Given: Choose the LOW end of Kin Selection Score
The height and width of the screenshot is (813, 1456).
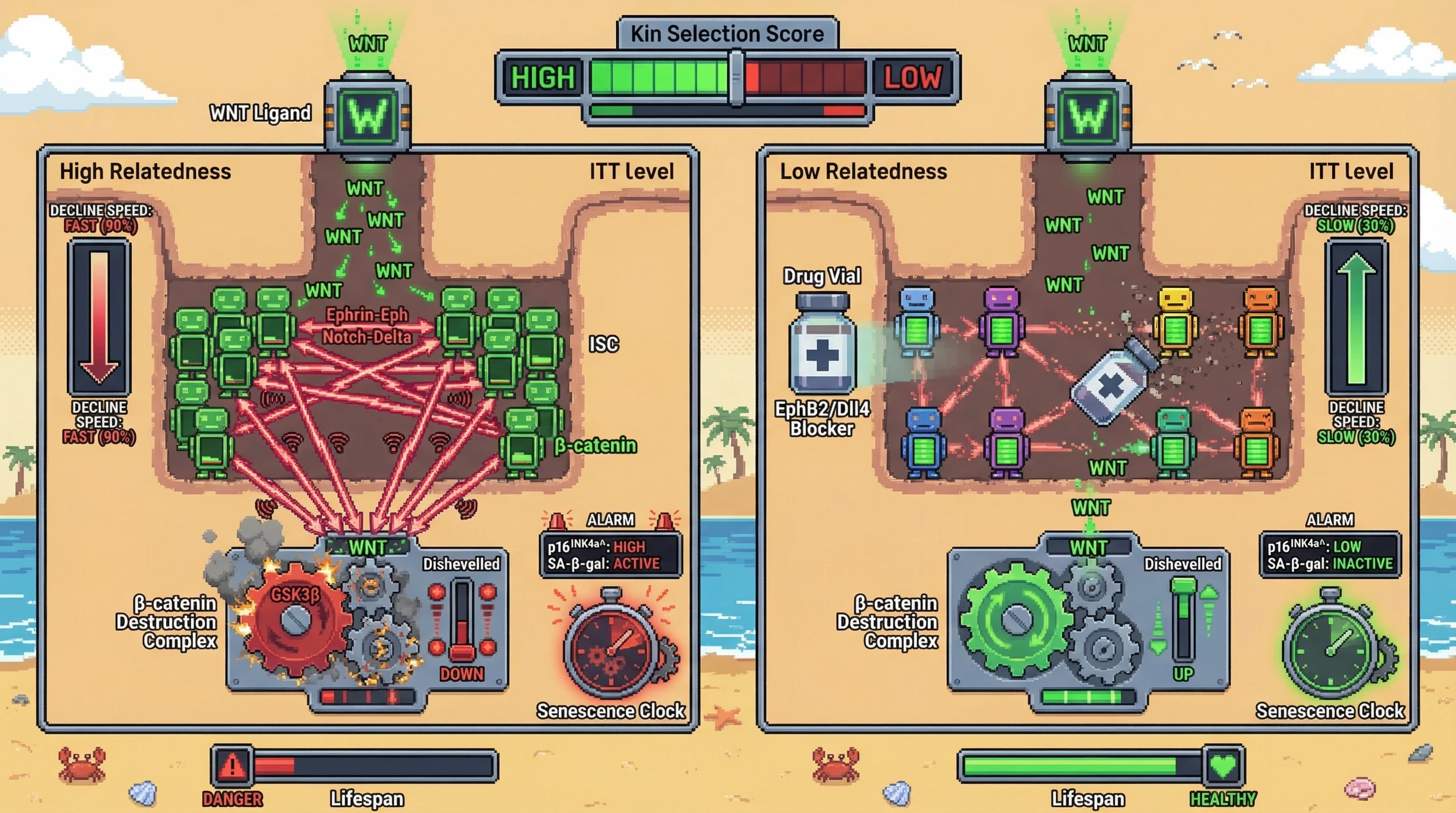Looking at the screenshot, I should [x=912, y=77].
